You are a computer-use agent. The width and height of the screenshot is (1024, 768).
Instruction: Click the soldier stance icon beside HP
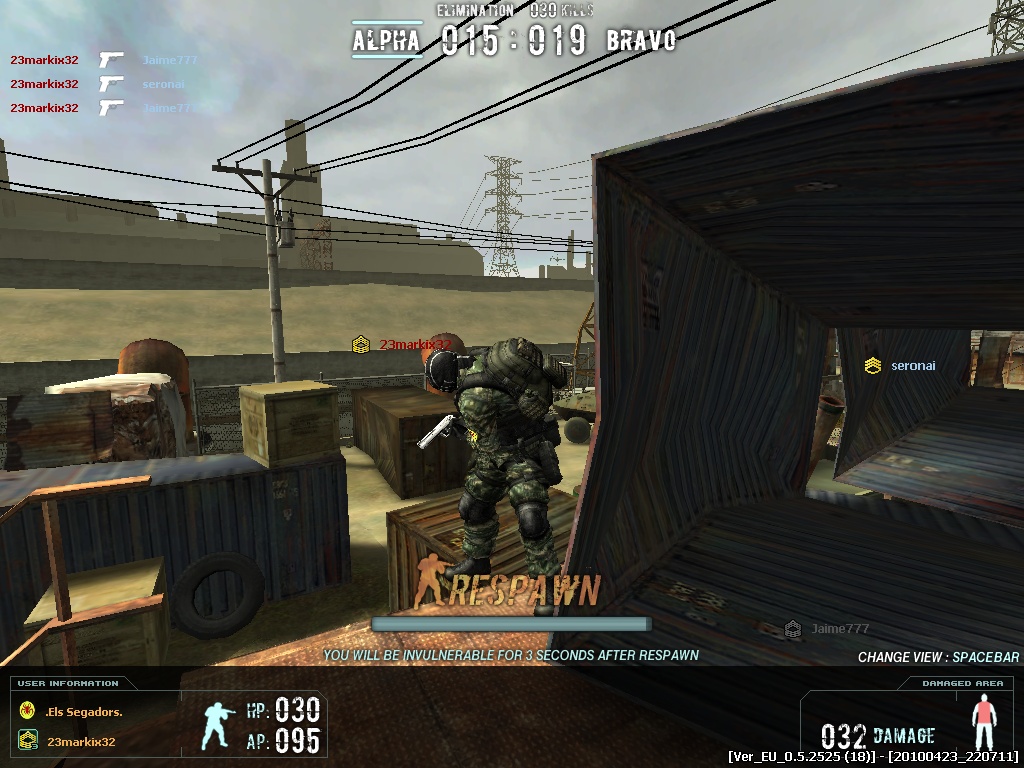pos(219,725)
